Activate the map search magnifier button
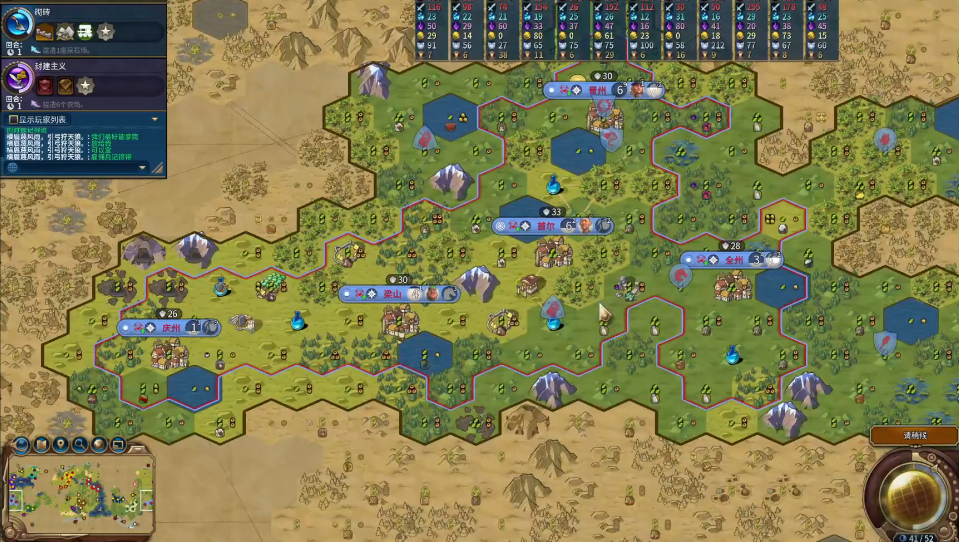 tap(80, 444)
